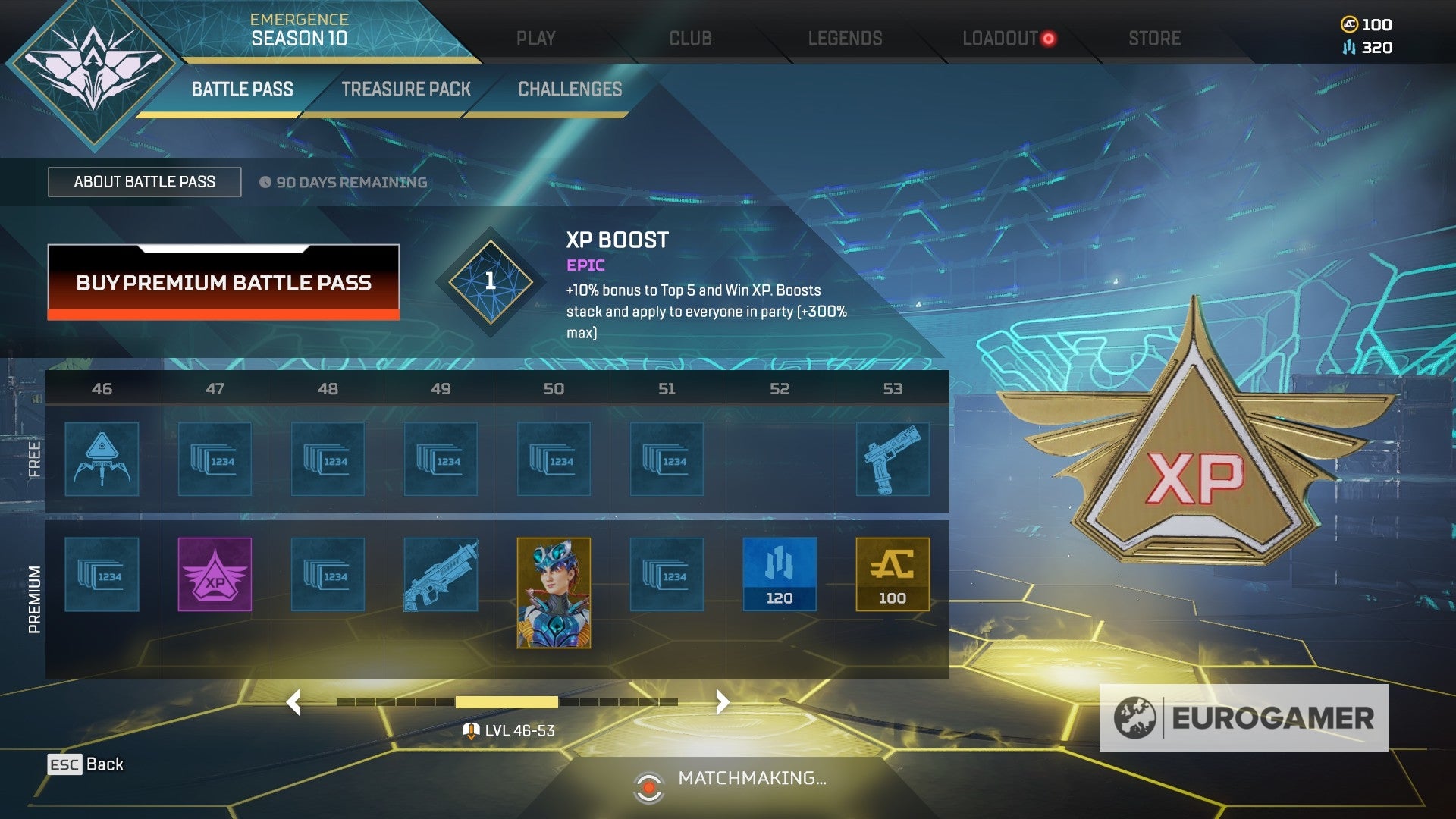Select the weapon charm reward at free tier 46
Image resolution: width=1456 pixels, height=819 pixels.
[x=101, y=459]
